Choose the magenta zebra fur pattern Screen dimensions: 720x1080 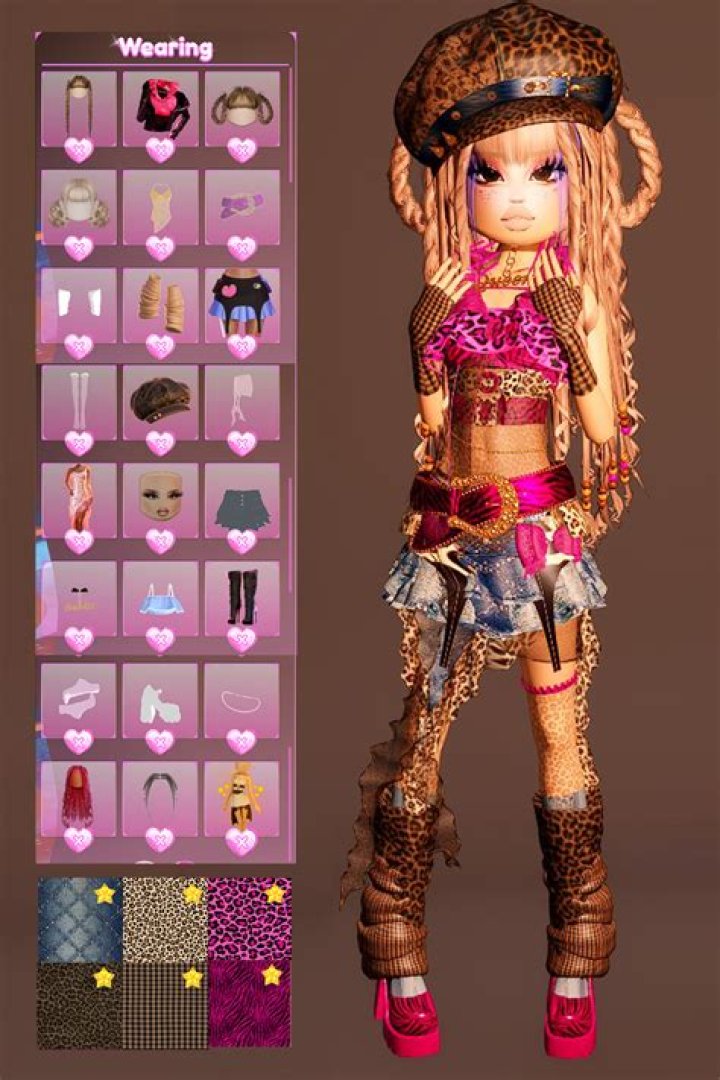pyautogui.click(x=249, y=1005)
